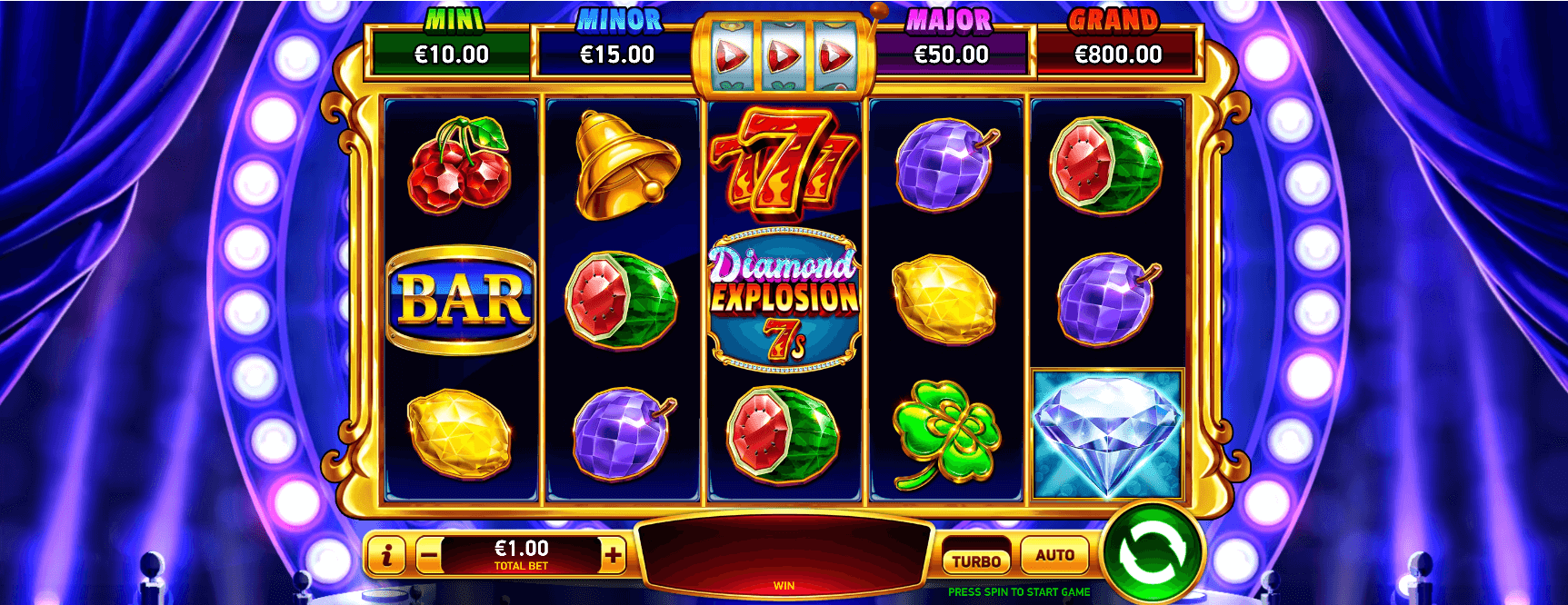Enable Turbo mode
Viewport: 1568px width, 605px height.
click(976, 560)
